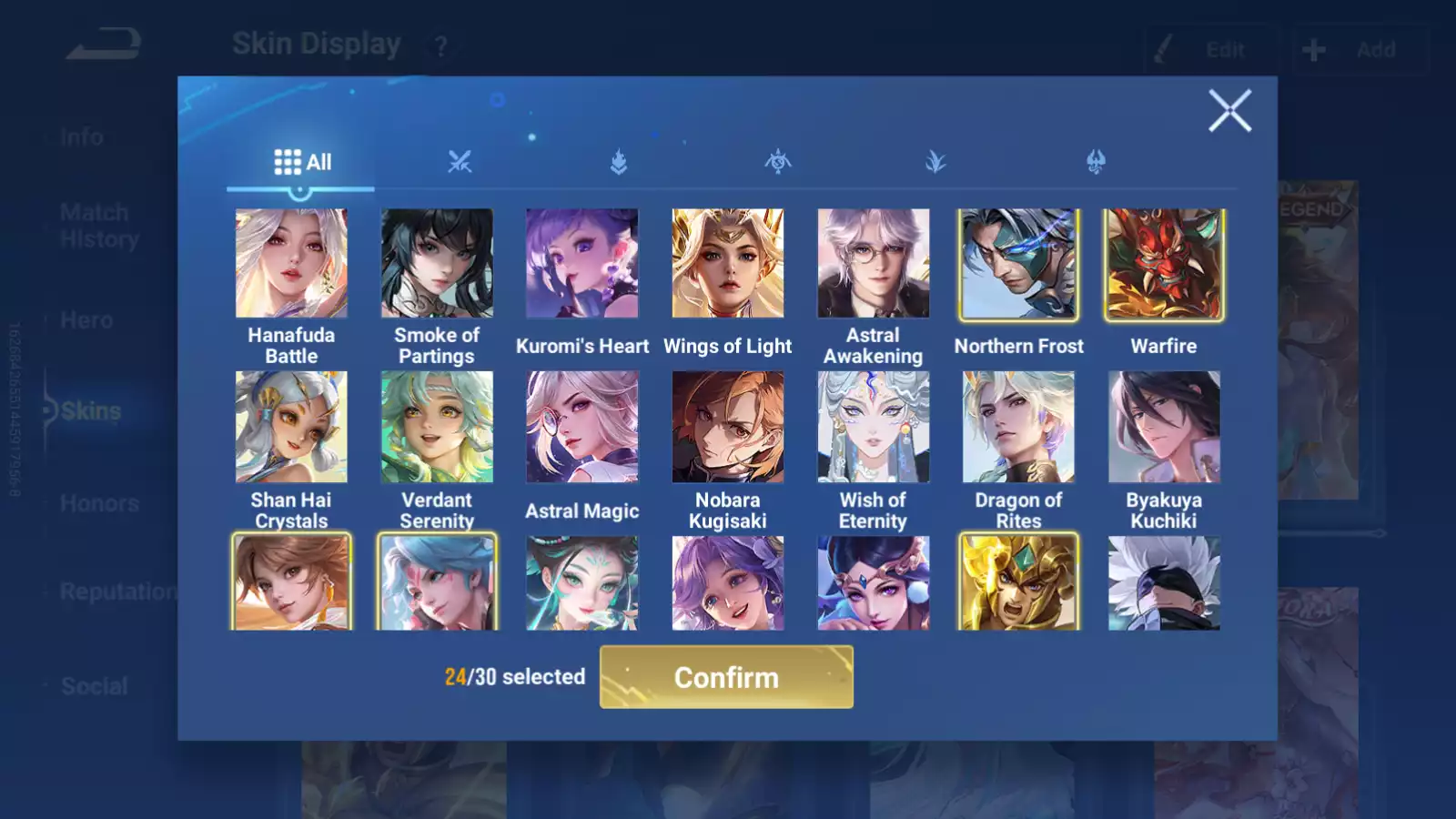The height and width of the screenshot is (819, 1456).
Task: Select the feather Marksman class filter
Action: click(938, 161)
